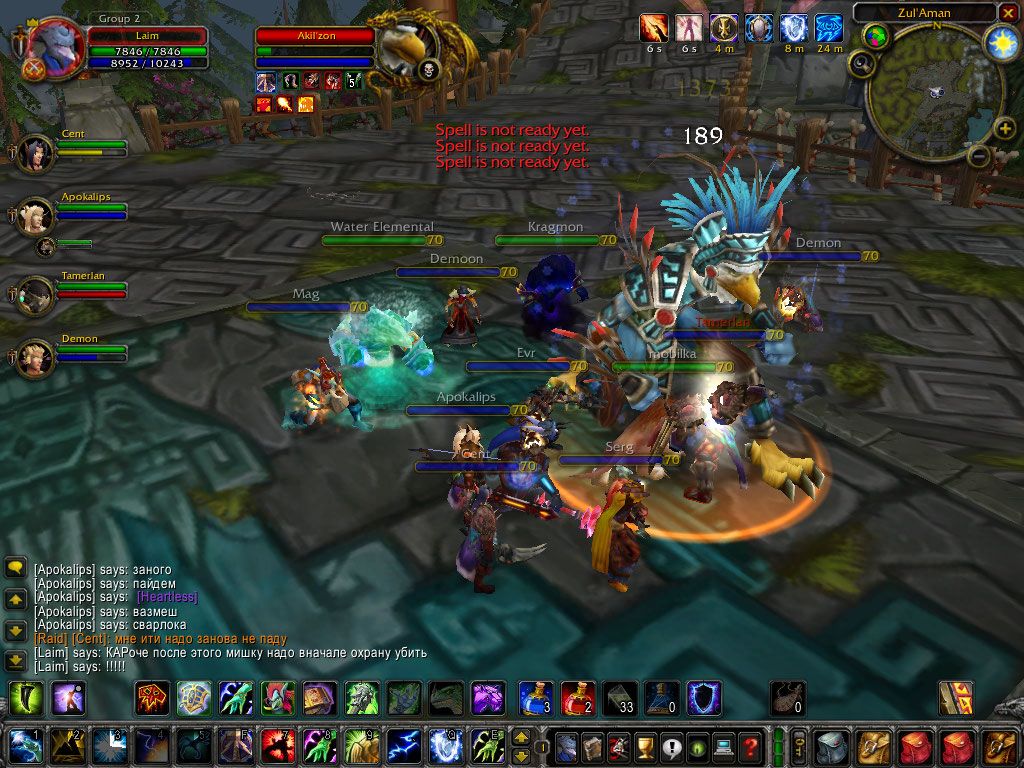This screenshot has width=1024, height=768.
Task: Use the red healing potion
Action: point(577,697)
